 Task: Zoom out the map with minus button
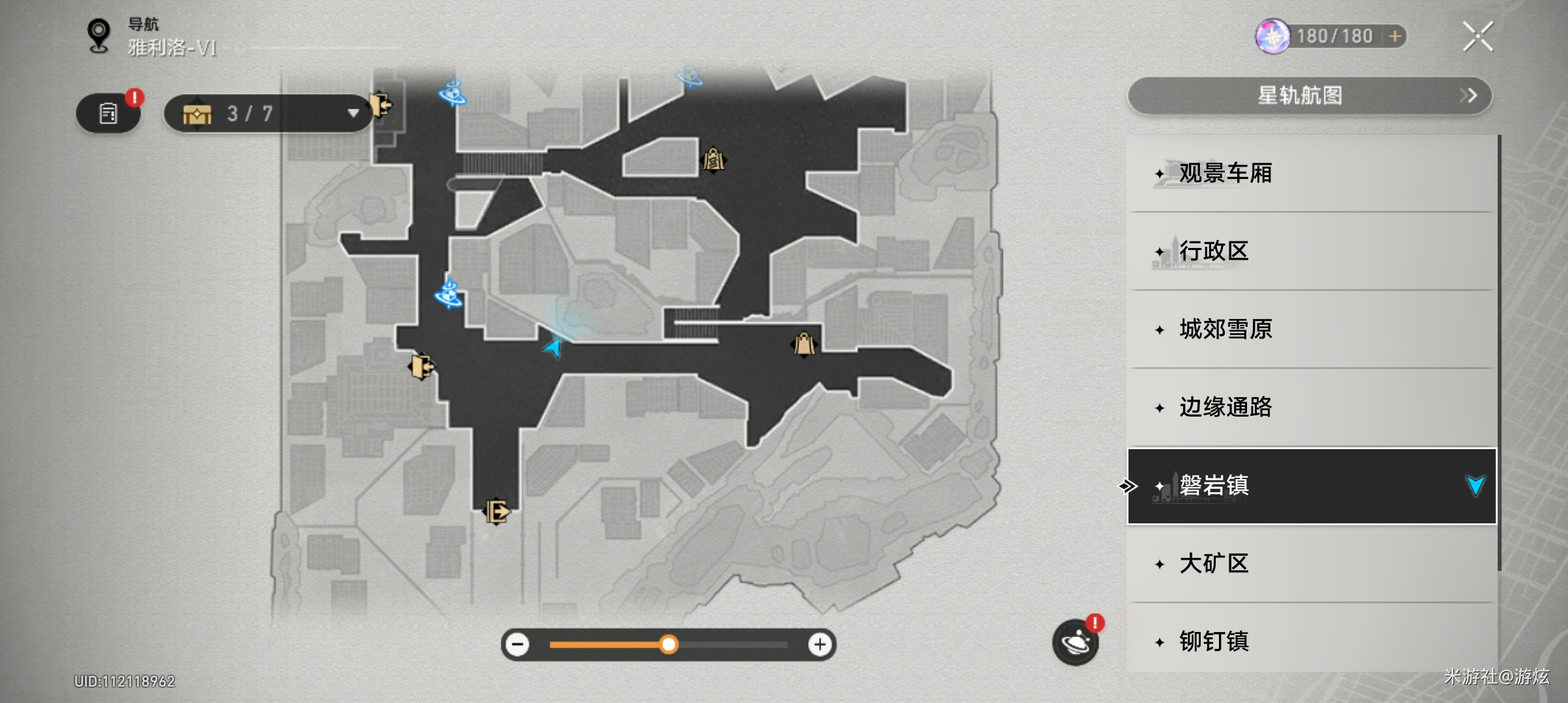518,644
